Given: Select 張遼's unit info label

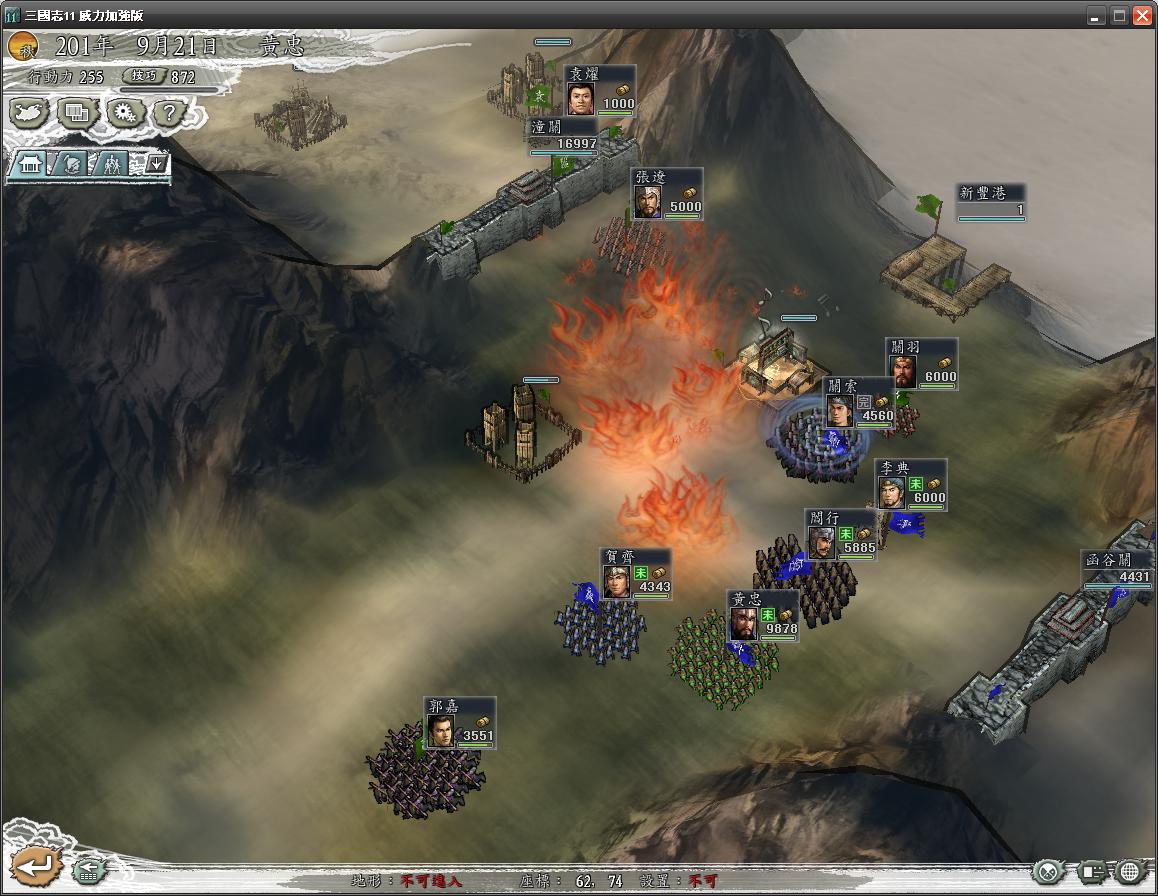Looking at the screenshot, I should click(x=667, y=193).
